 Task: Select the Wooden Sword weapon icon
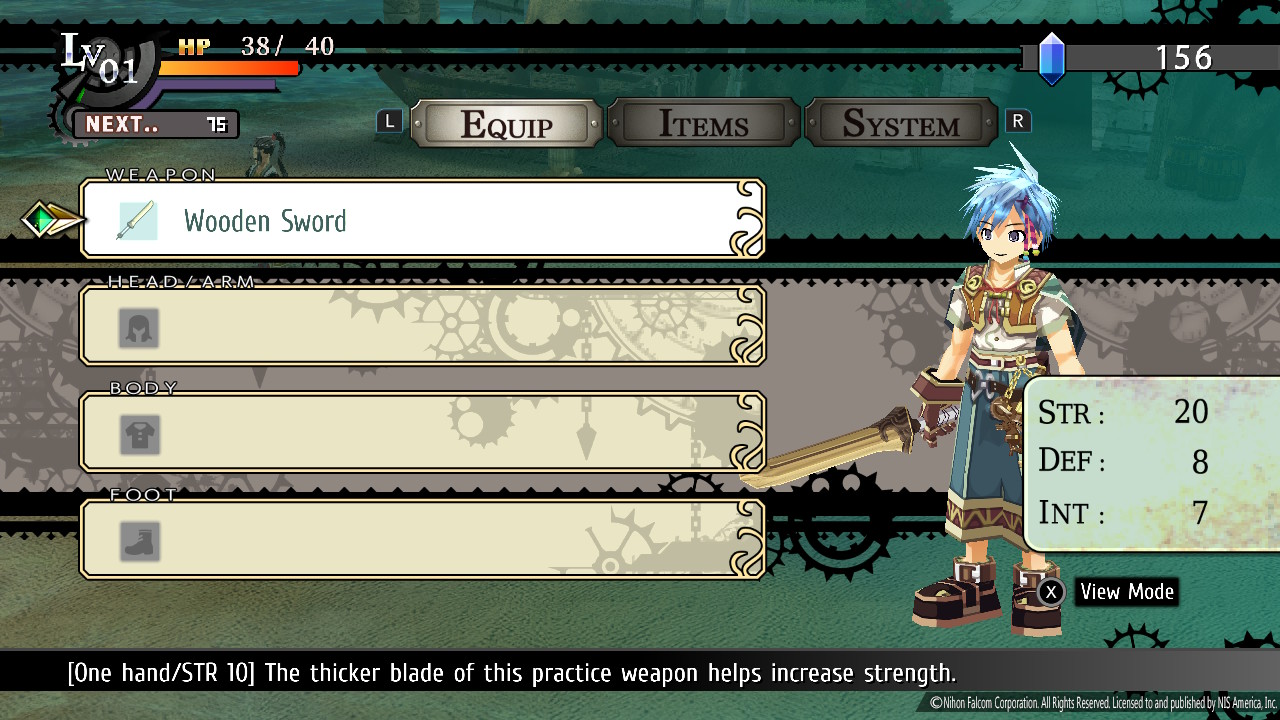[138, 219]
